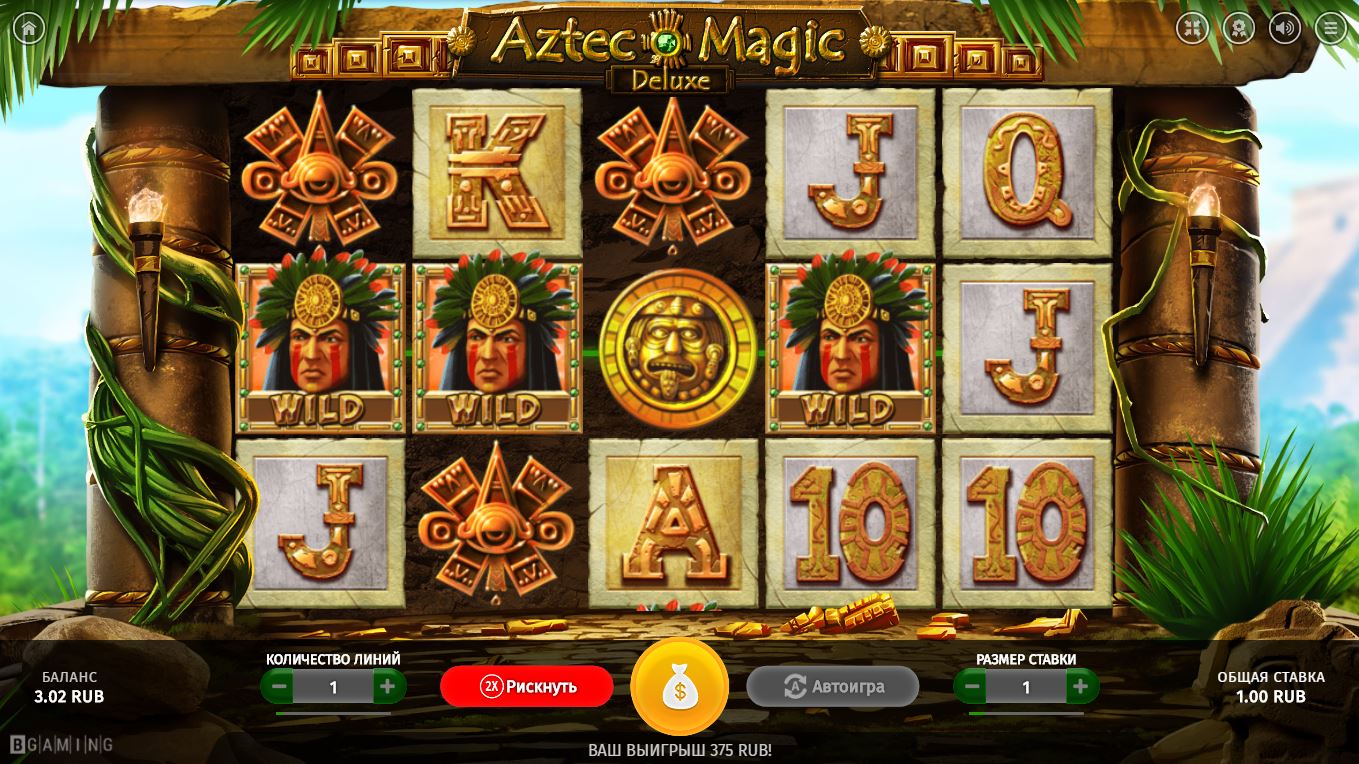The height and width of the screenshot is (764, 1359).
Task: Increase the number of lines
Action: (x=388, y=687)
